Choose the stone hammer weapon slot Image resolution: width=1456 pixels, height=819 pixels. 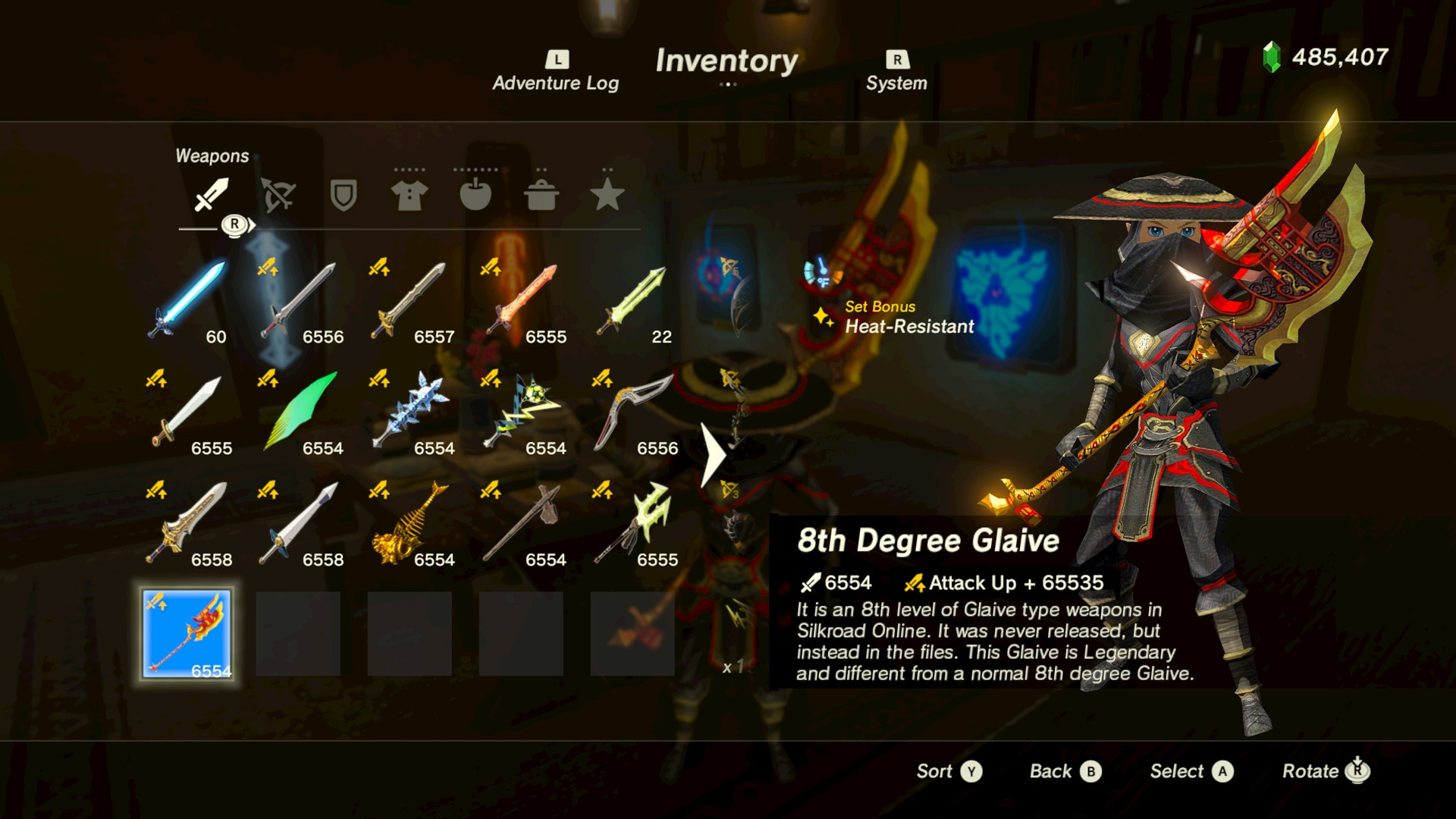tap(522, 524)
